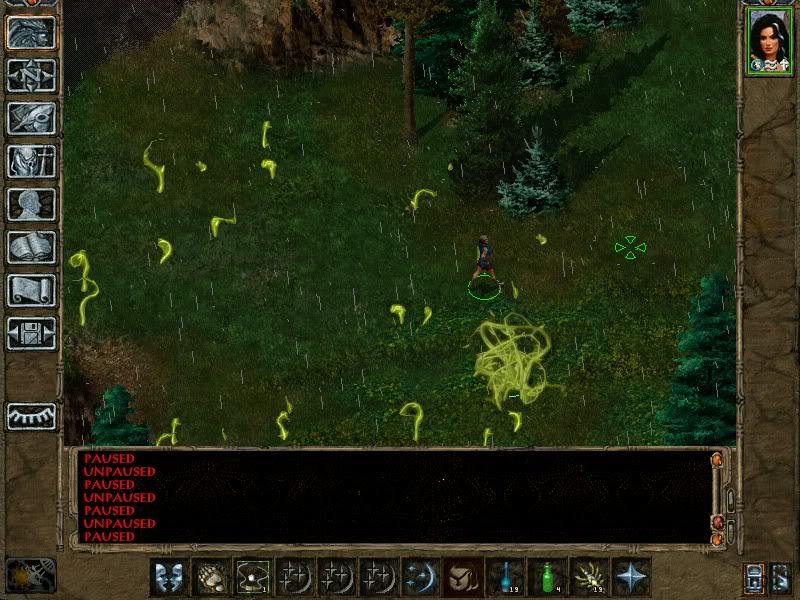Open the leather pouch quick slot
Screen dimensions: 800x600
pyautogui.click(x=462, y=577)
